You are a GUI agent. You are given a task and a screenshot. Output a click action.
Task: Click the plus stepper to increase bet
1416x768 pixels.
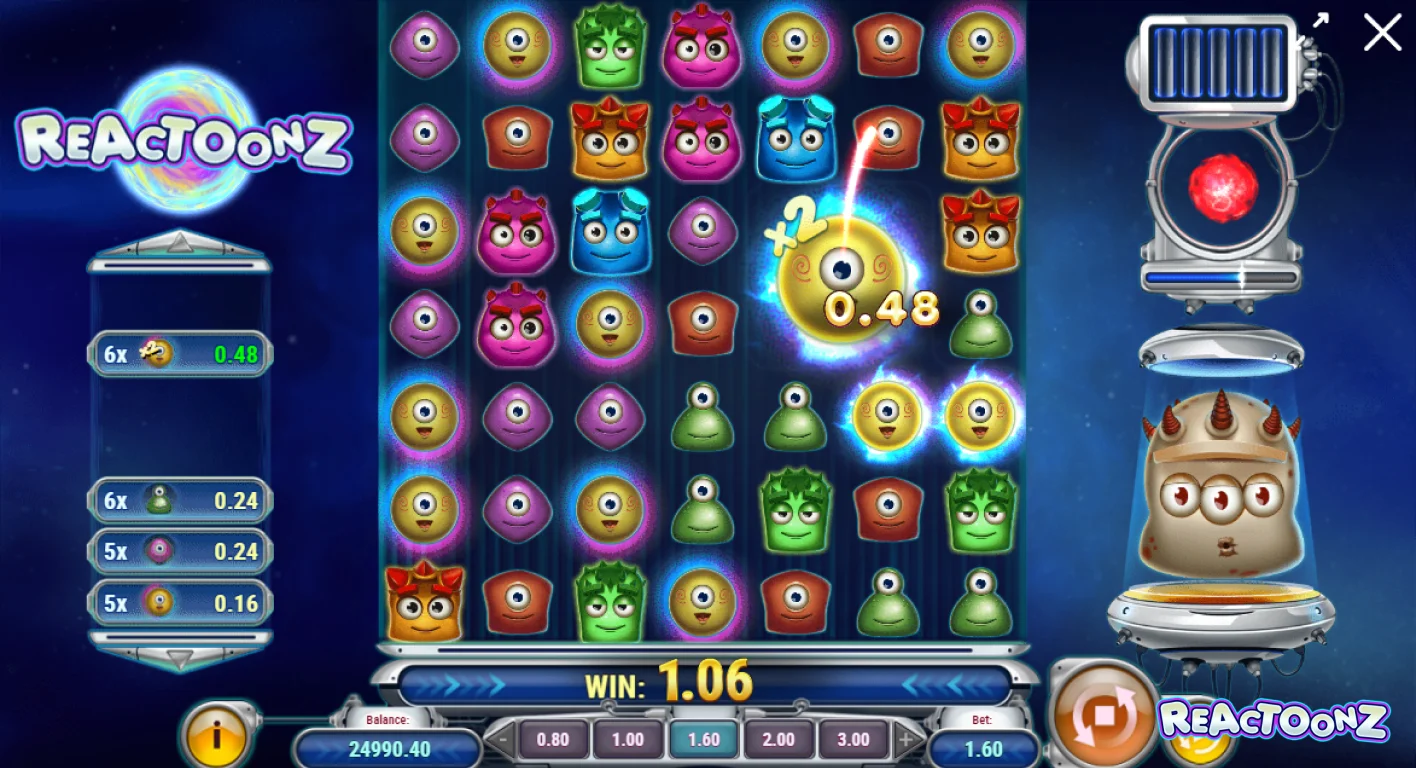pyautogui.click(x=906, y=740)
